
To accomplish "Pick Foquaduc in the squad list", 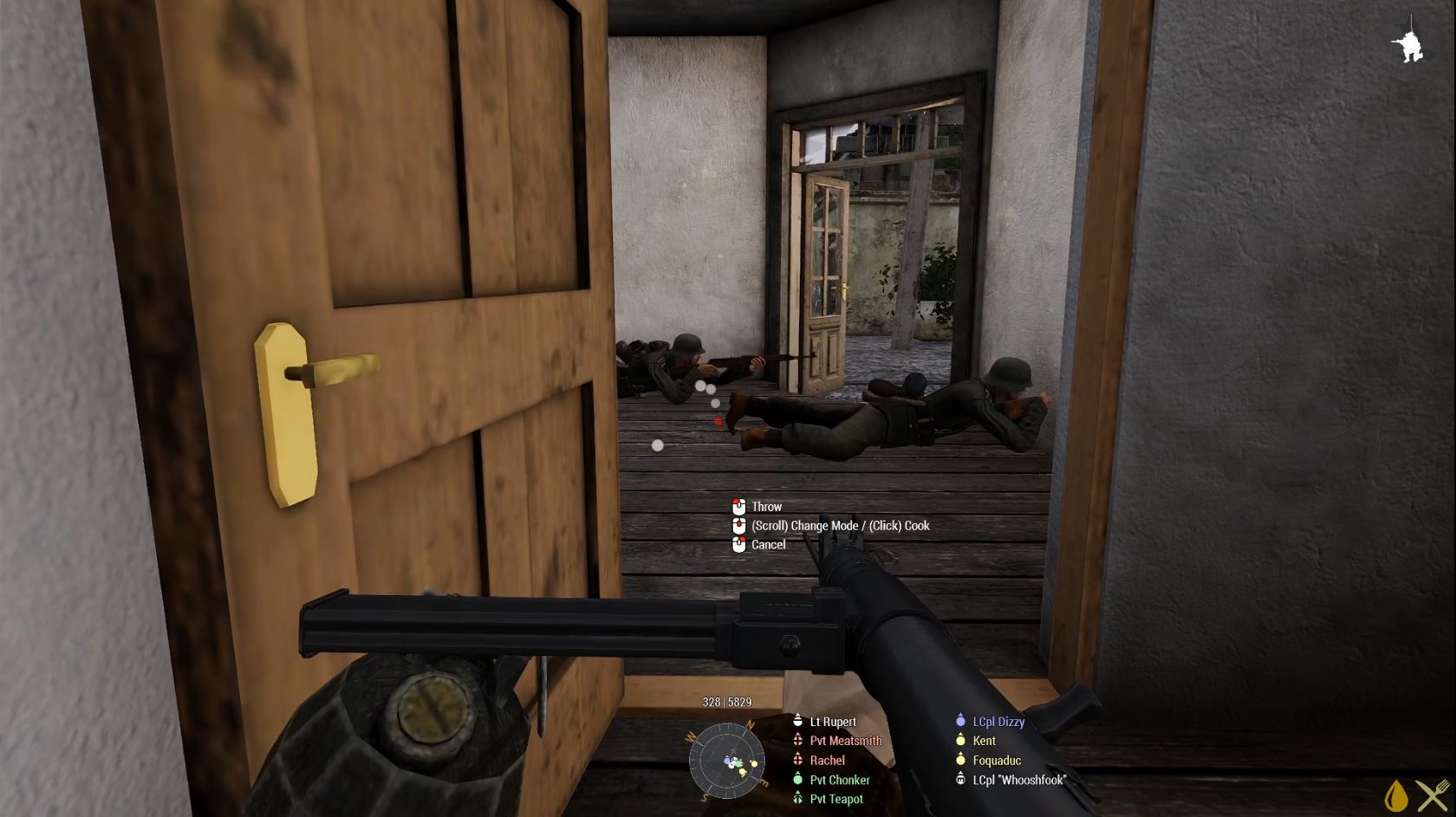I will point(996,761).
